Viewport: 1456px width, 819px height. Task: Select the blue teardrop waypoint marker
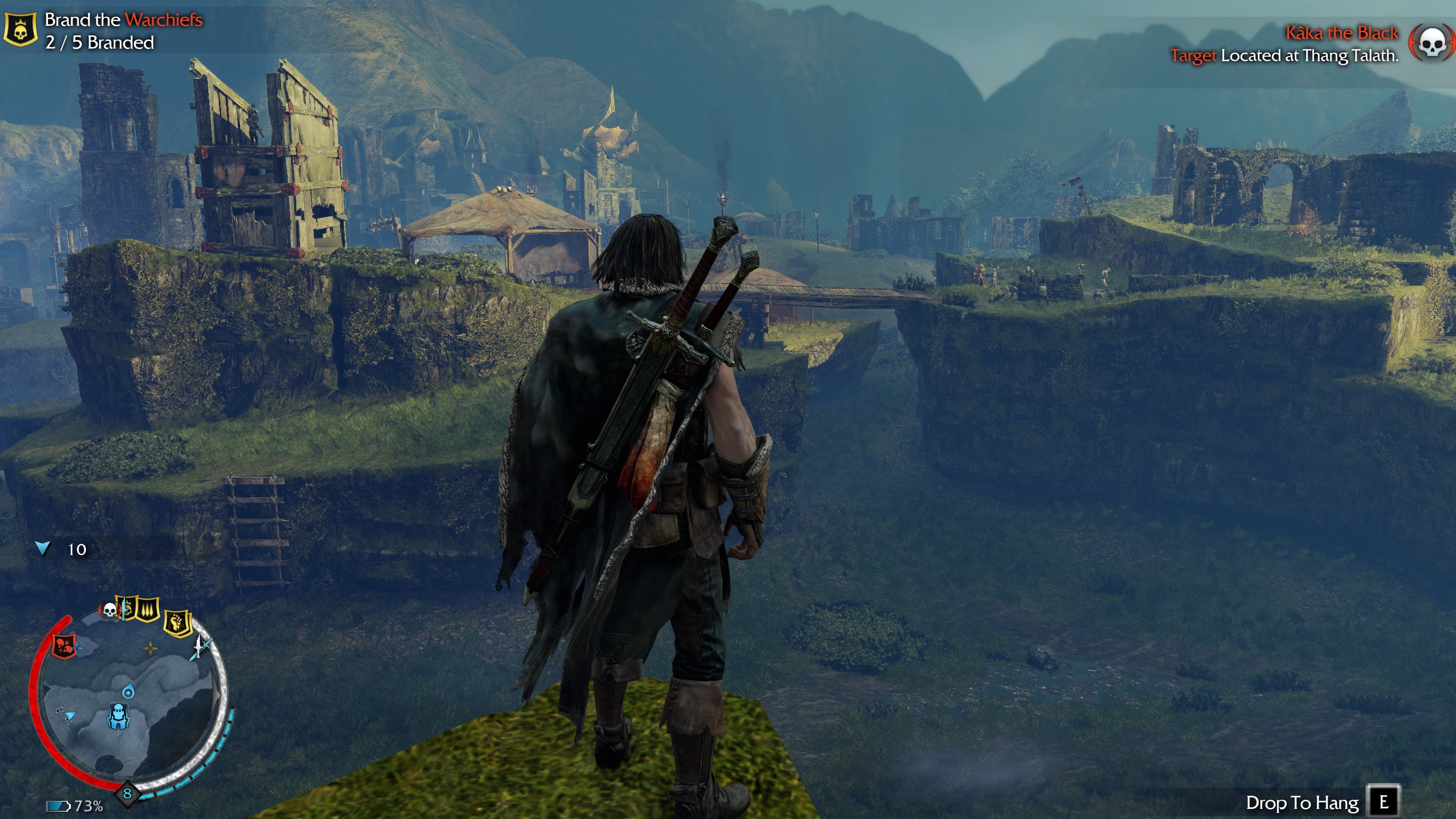[x=128, y=691]
